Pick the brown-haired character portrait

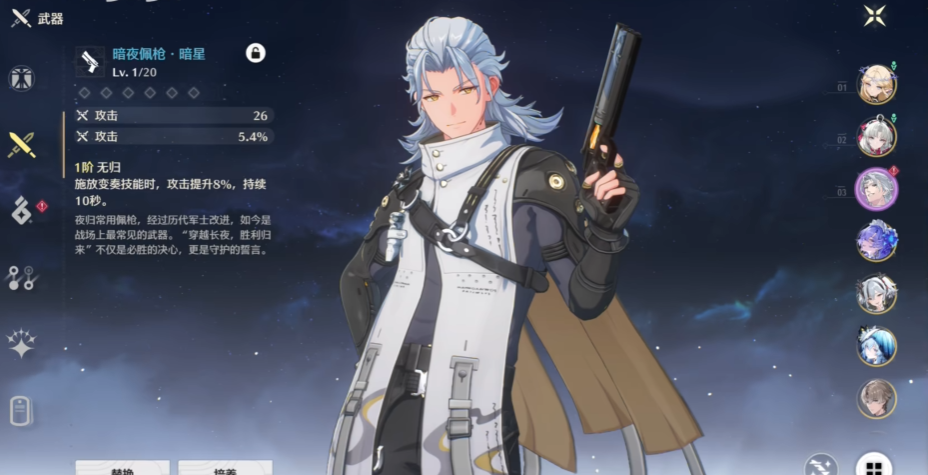tap(876, 398)
